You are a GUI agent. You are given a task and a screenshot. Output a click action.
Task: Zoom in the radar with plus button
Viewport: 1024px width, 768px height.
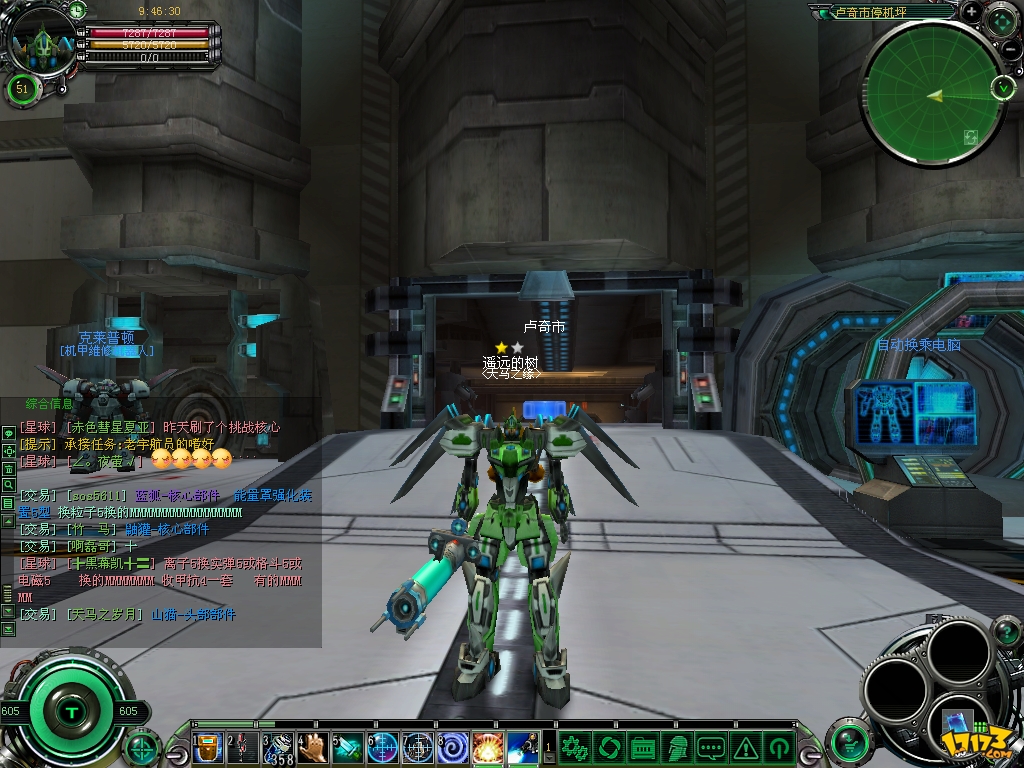pos(971,12)
